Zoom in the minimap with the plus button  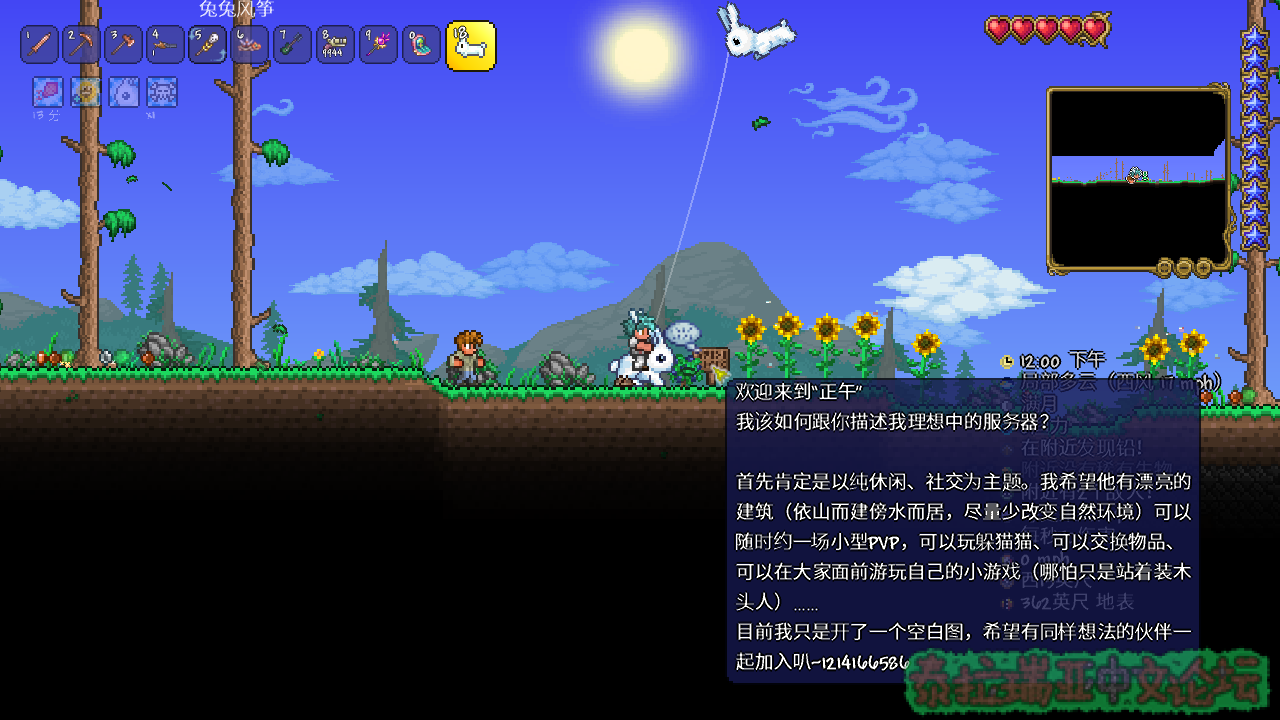tap(1203, 267)
